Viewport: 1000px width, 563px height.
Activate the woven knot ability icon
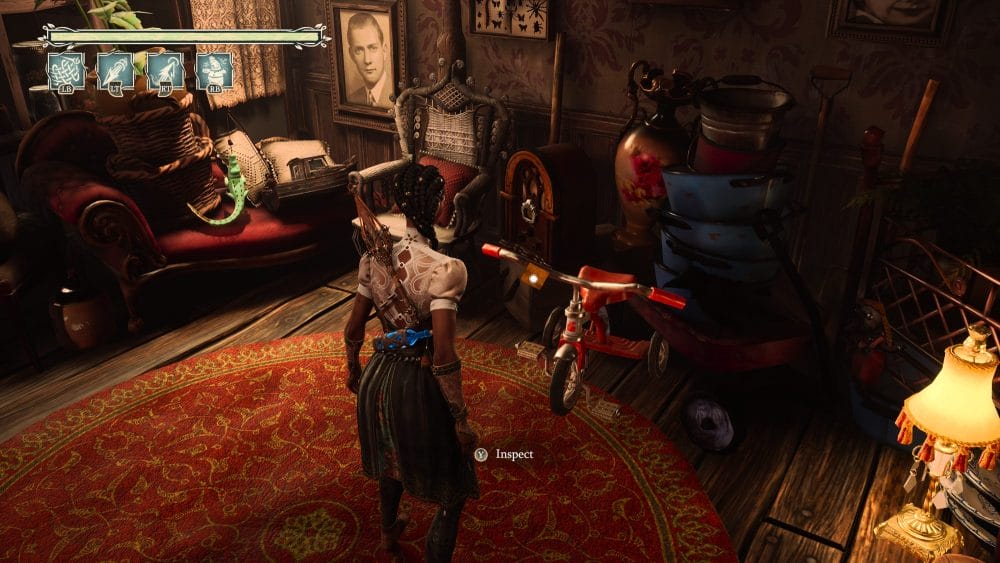pos(66,71)
